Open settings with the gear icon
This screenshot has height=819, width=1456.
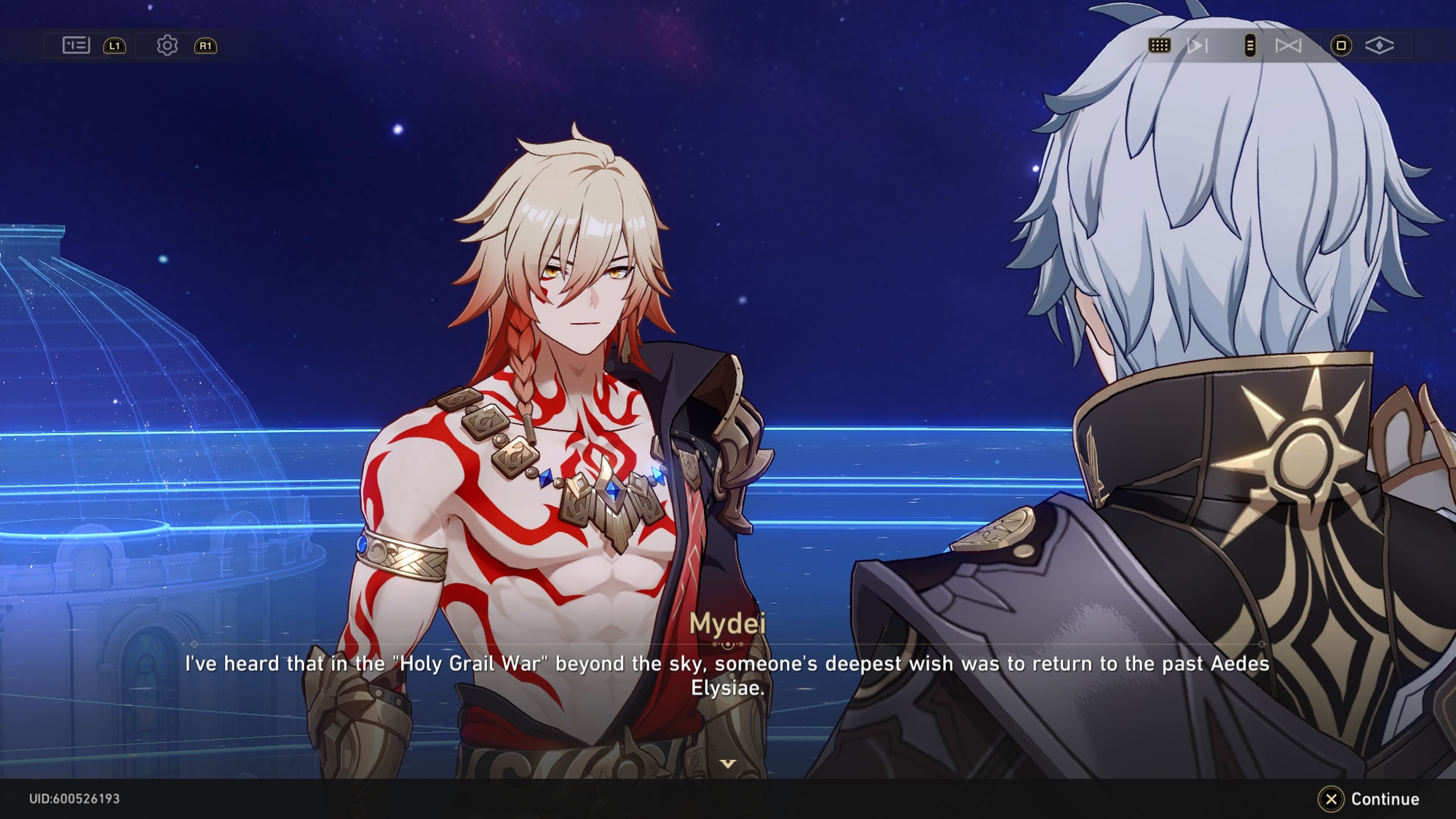pos(167,45)
